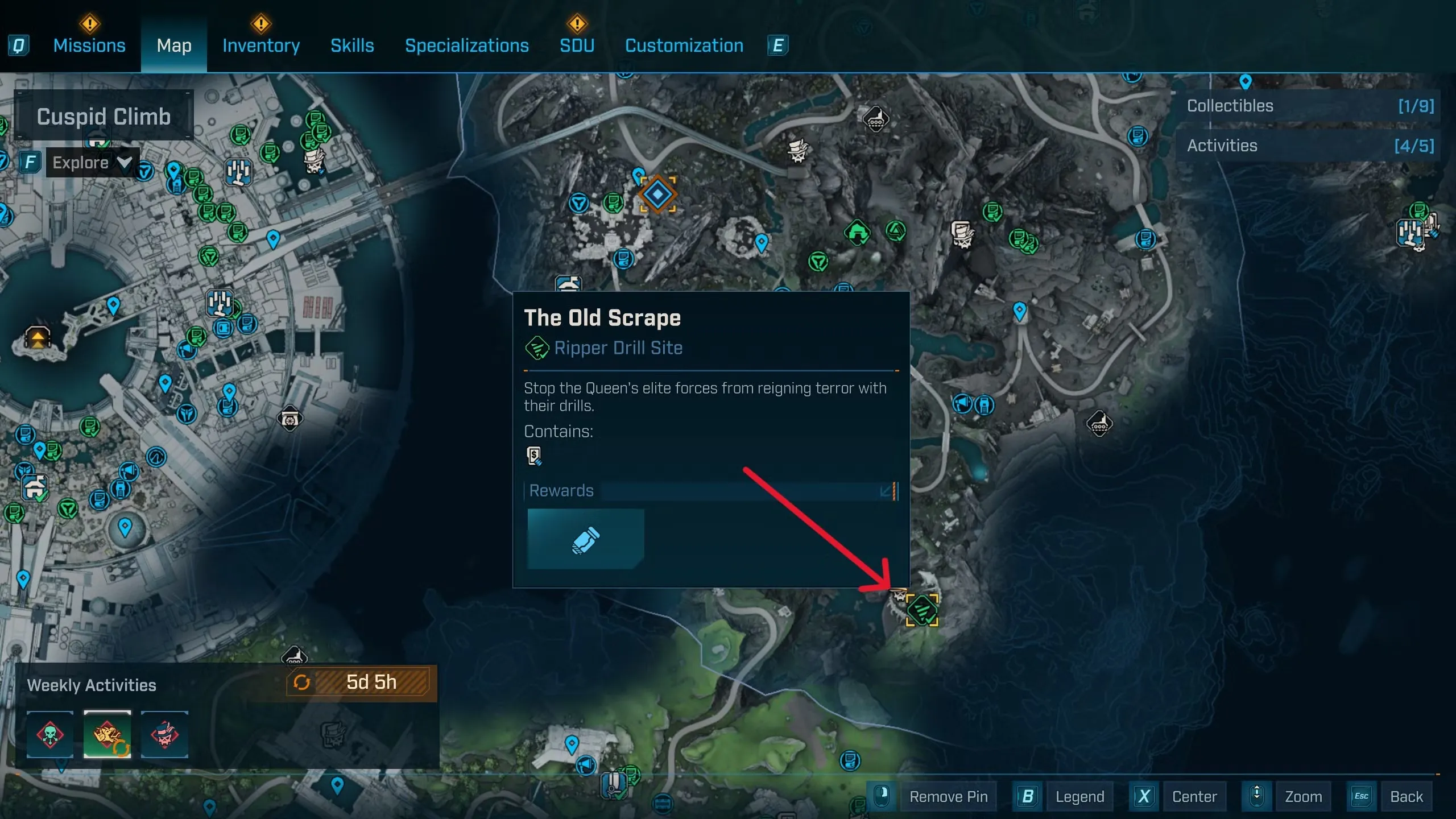Viewport: 1456px width, 819px height.
Task: Choose the highlighted orange weekly activity
Action: tap(107, 734)
